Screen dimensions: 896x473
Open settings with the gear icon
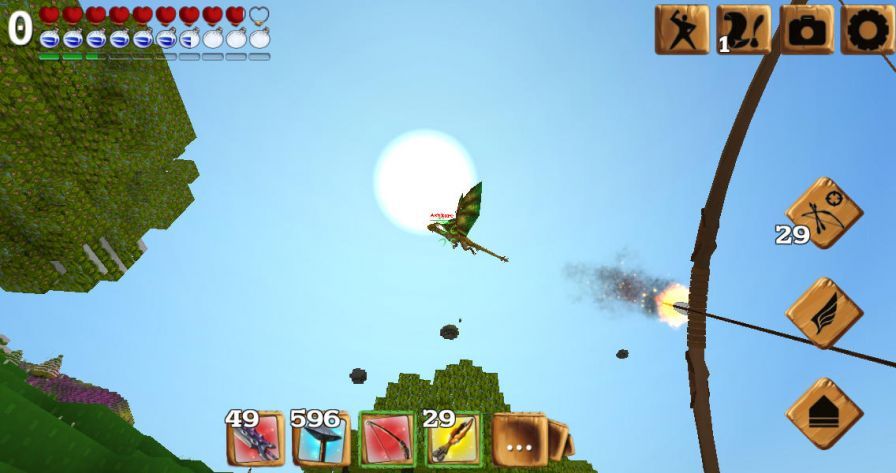(x=866, y=29)
